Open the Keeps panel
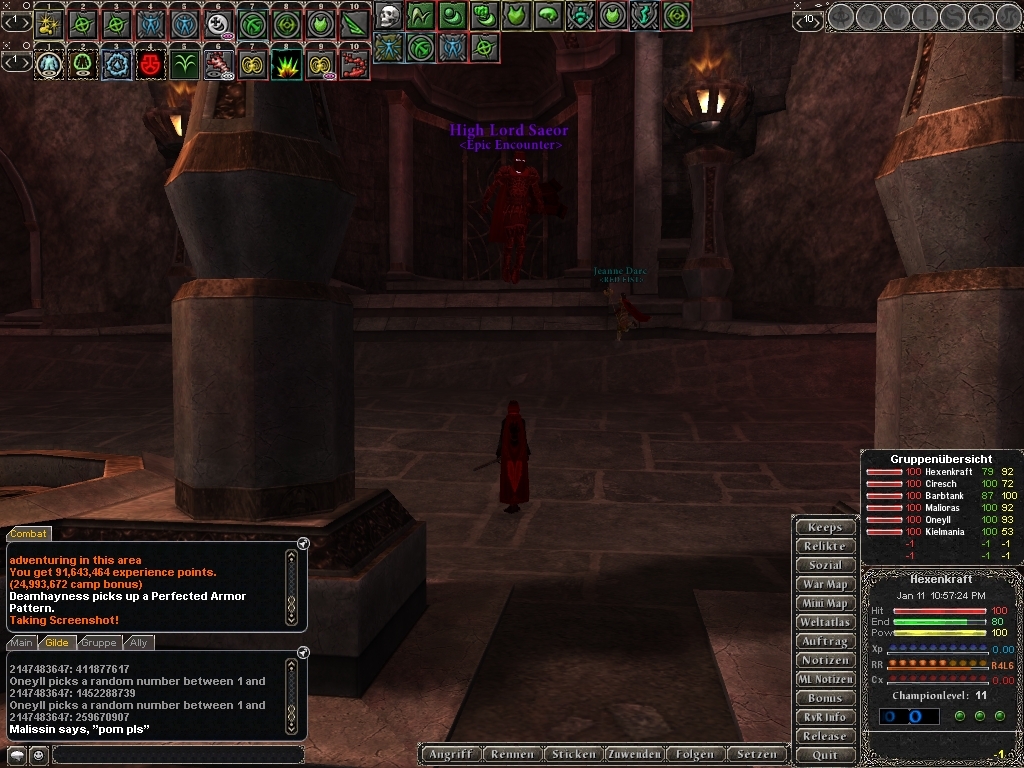The height and width of the screenshot is (768, 1024). tap(825, 527)
